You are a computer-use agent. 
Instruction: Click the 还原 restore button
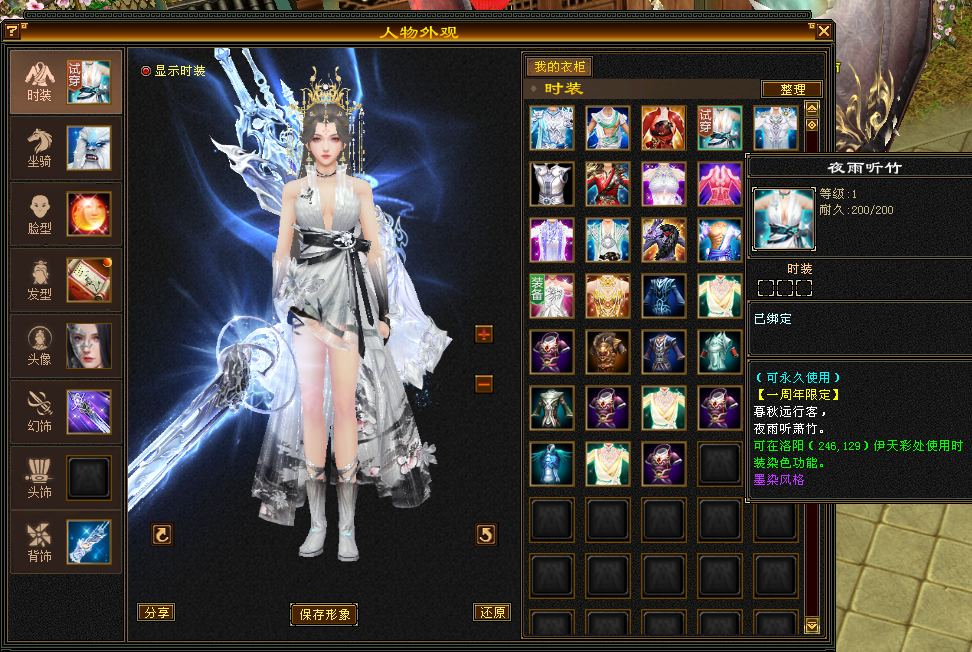[x=491, y=612]
